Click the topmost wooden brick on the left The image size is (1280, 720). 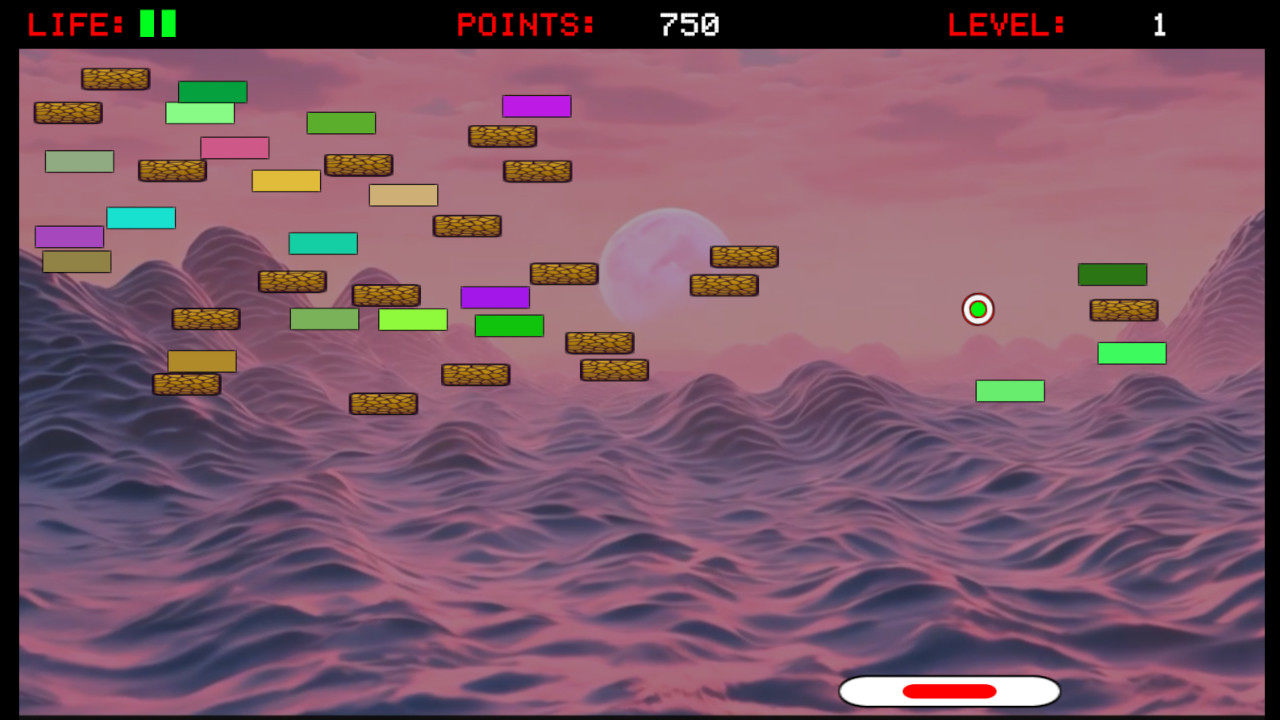(116, 79)
